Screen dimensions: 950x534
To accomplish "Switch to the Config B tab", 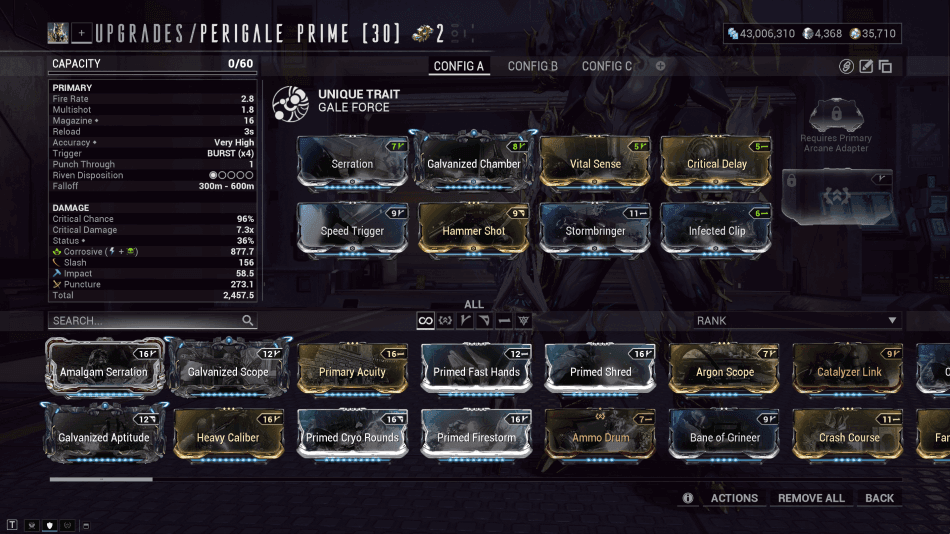I will coord(532,66).
